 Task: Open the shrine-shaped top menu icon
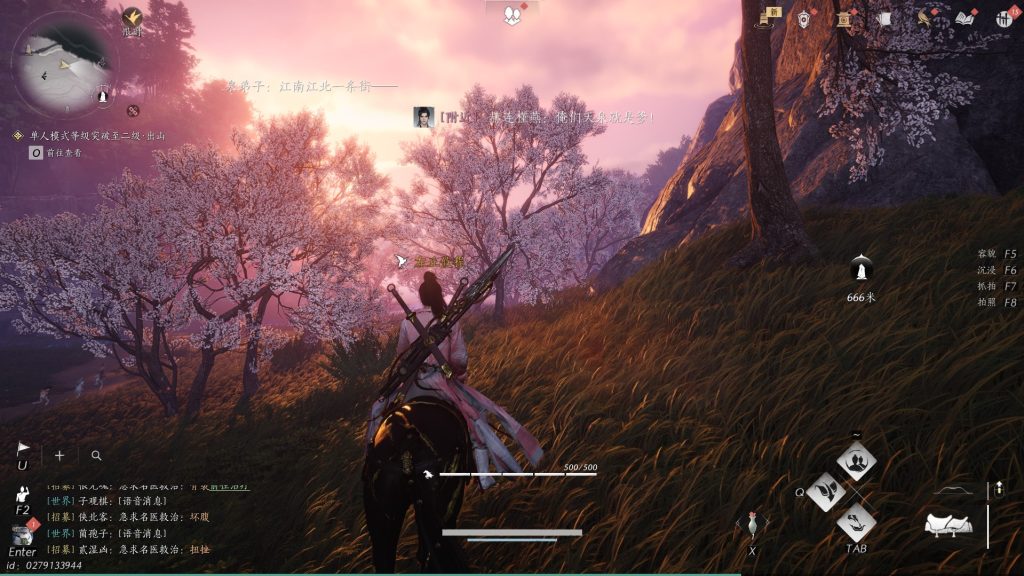click(843, 18)
